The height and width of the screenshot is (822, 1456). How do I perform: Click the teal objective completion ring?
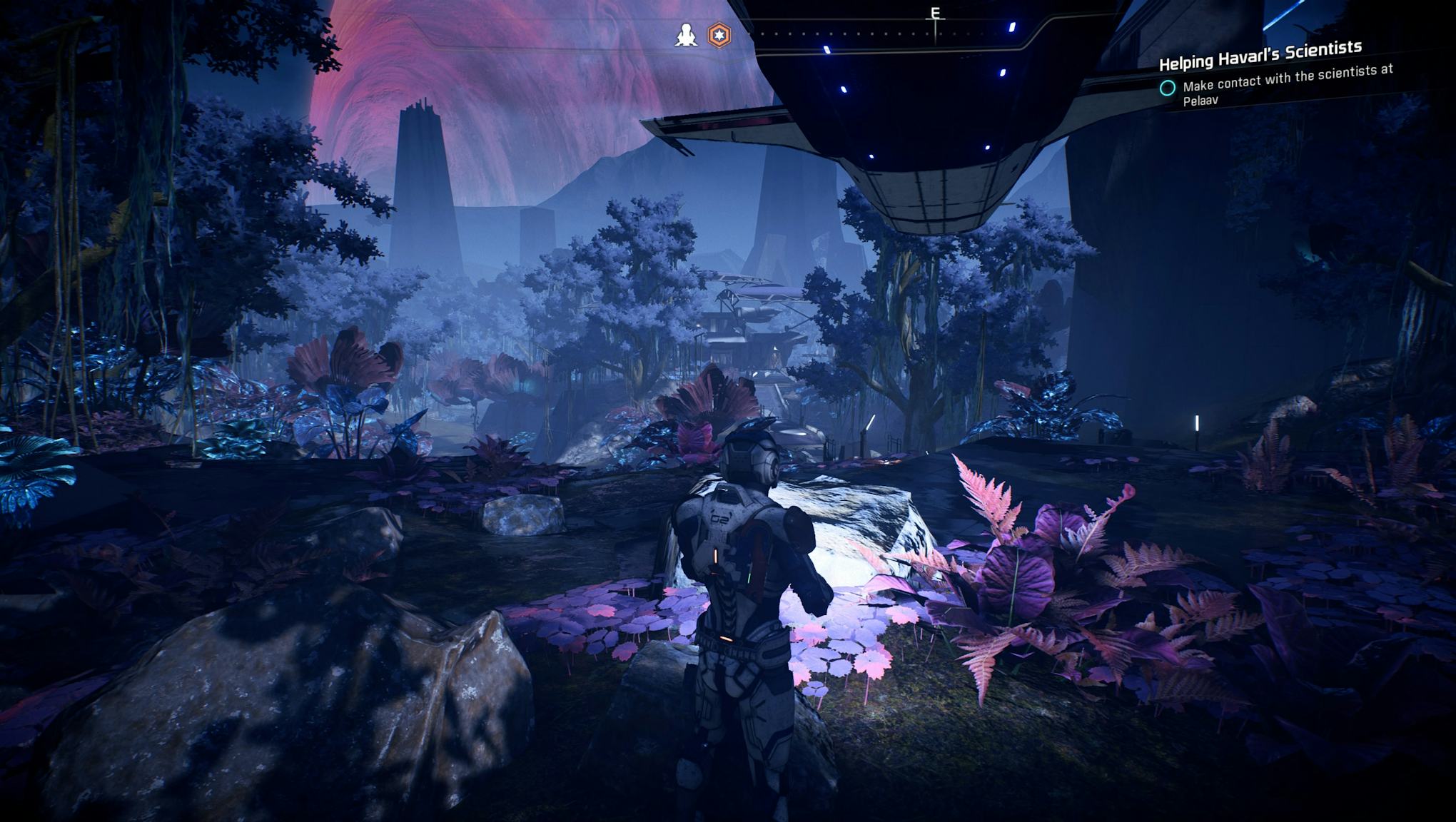tap(1166, 88)
